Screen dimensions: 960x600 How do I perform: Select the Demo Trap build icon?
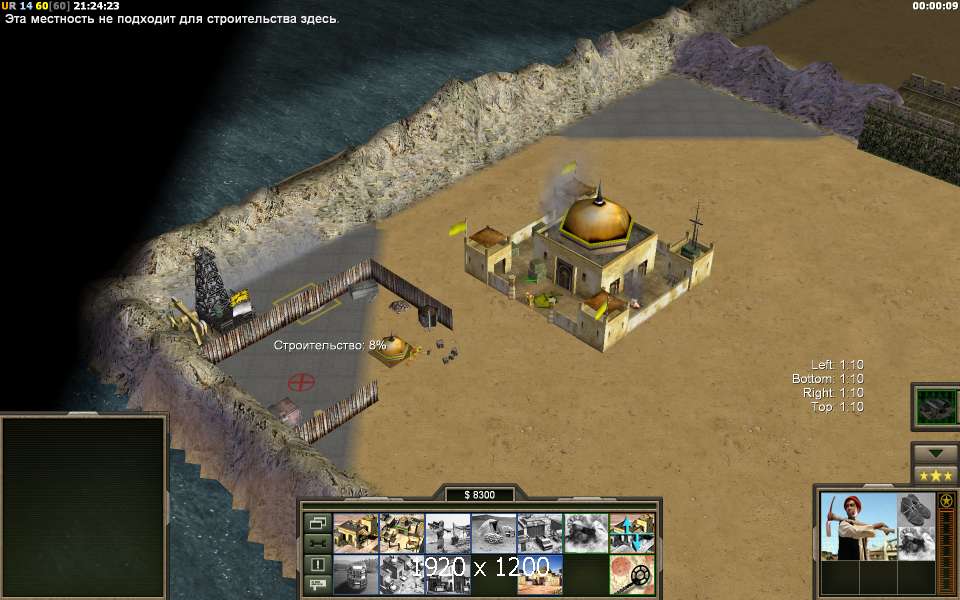pyautogui.click(x=586, y=533)
